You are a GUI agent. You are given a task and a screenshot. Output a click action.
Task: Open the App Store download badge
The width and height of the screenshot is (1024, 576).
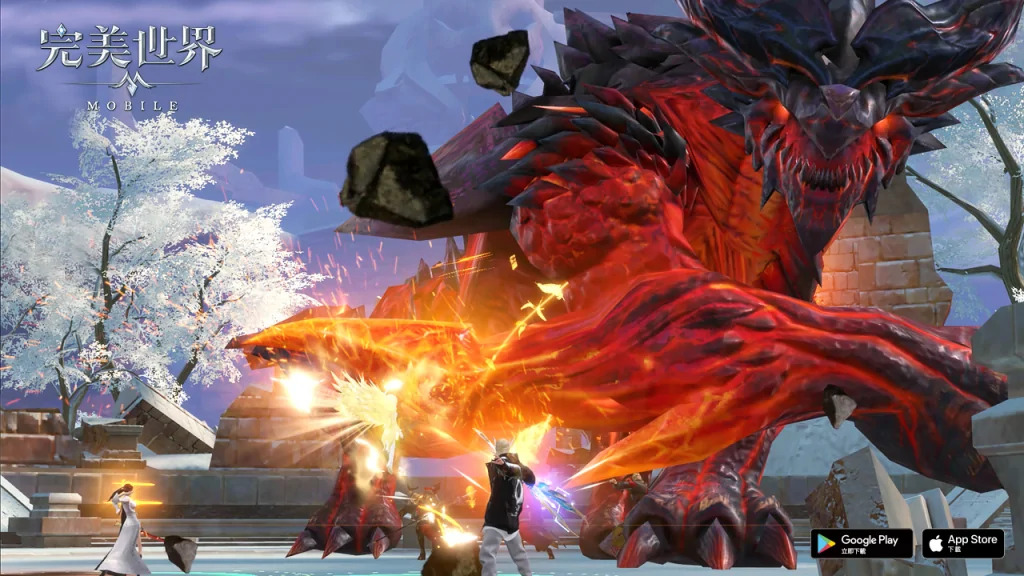tap(963, 543)
